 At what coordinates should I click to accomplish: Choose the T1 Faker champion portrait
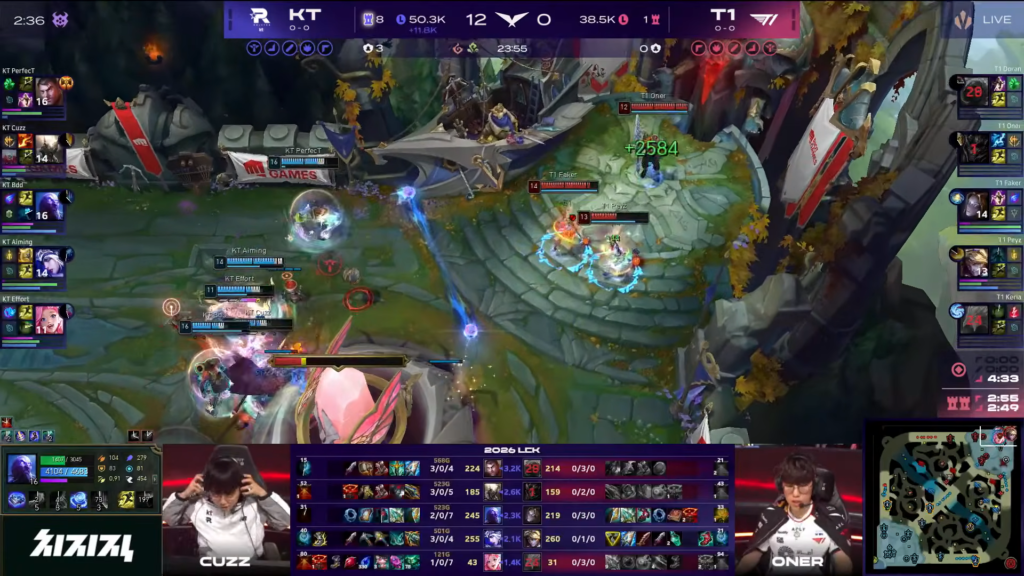[974, 206]
